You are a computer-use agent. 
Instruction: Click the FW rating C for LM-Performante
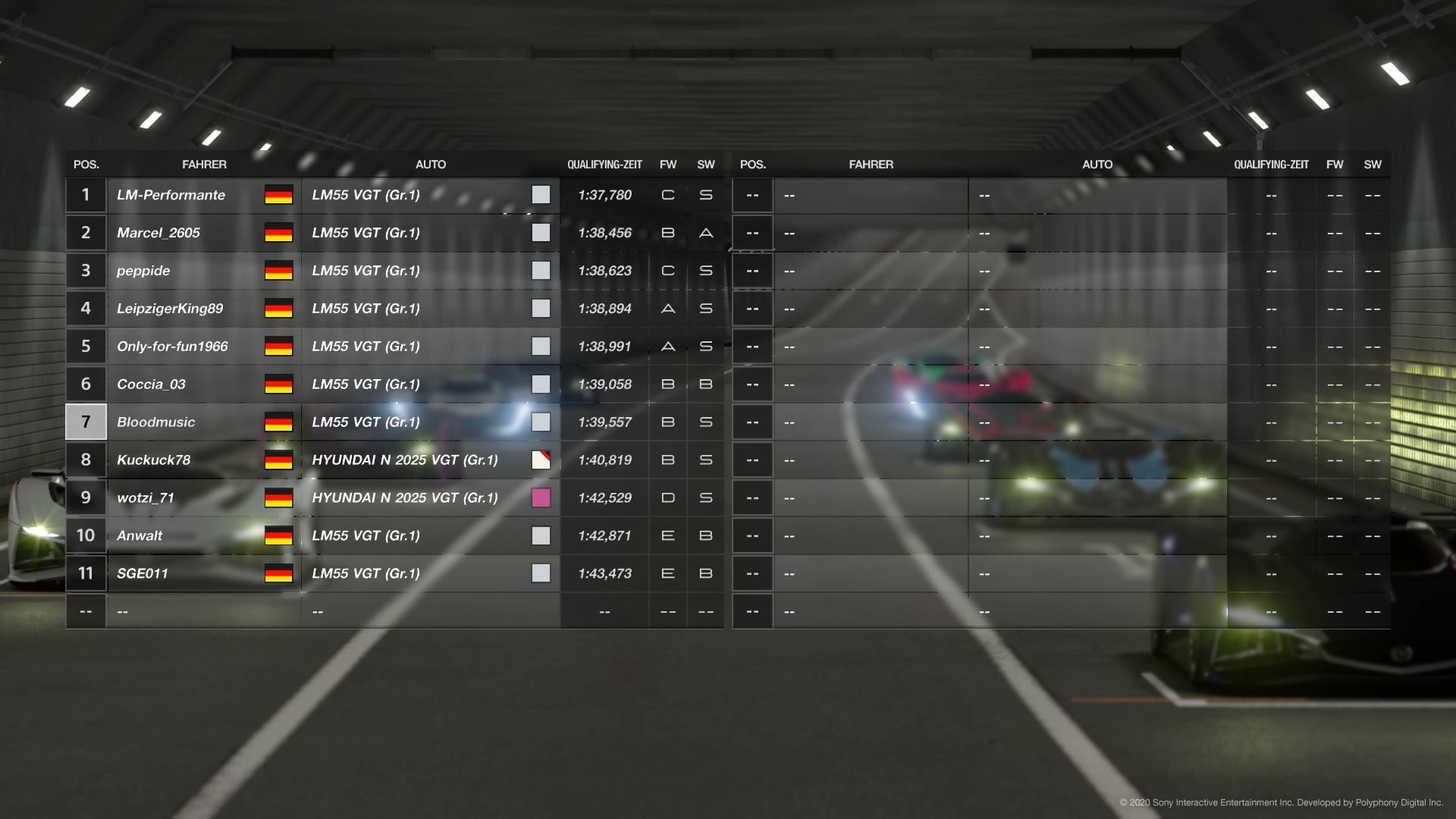pos(667,195)
